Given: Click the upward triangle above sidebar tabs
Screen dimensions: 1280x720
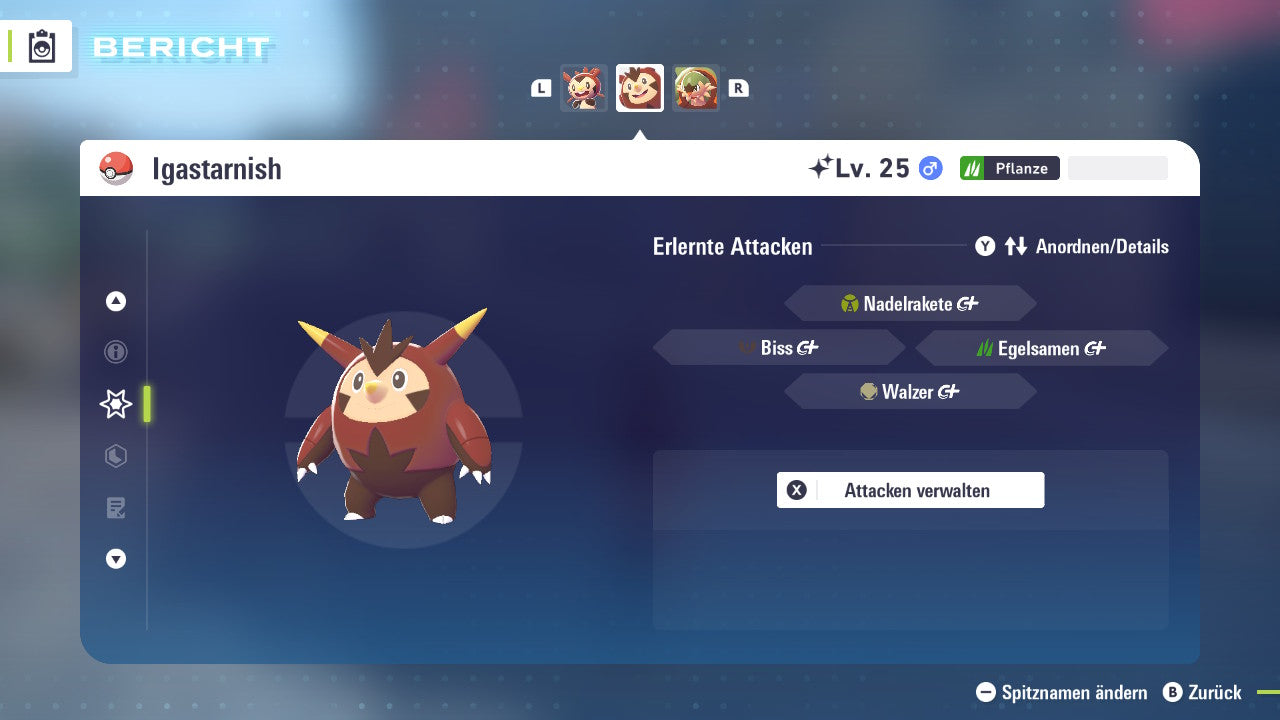Looking at the screenshot, I should [116, 301].
